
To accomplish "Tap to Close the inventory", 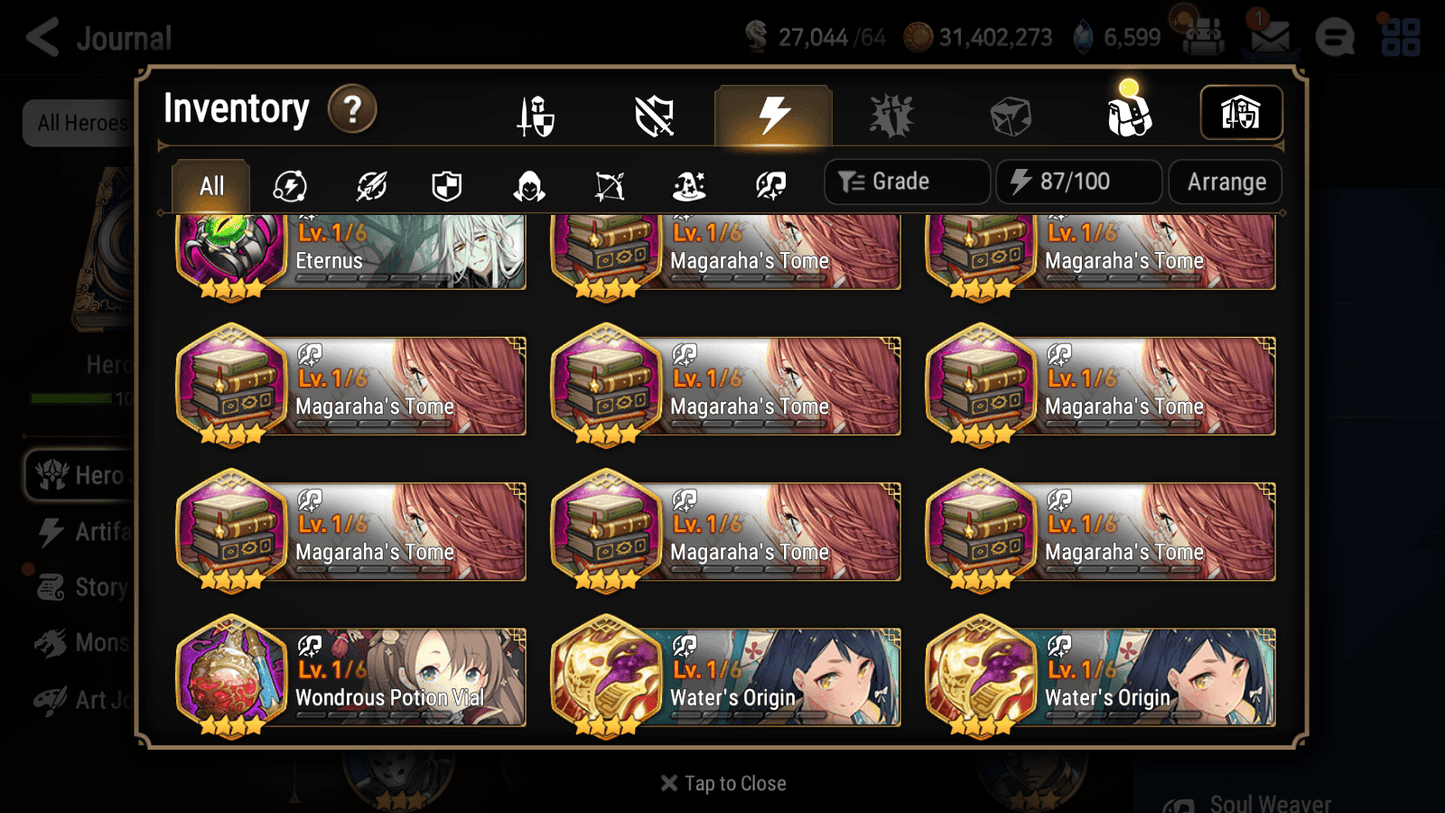I will (722, 783).
